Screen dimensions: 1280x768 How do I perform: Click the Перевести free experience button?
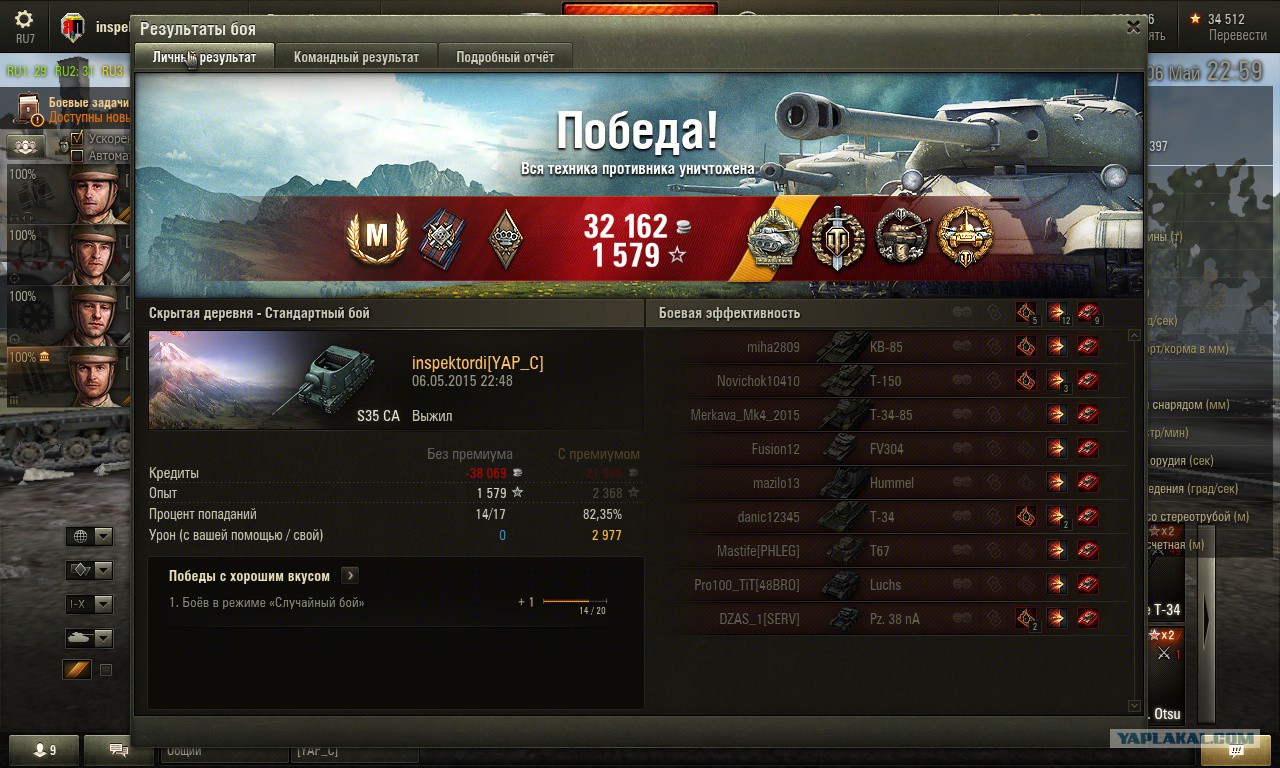[x=1237, y=35]
